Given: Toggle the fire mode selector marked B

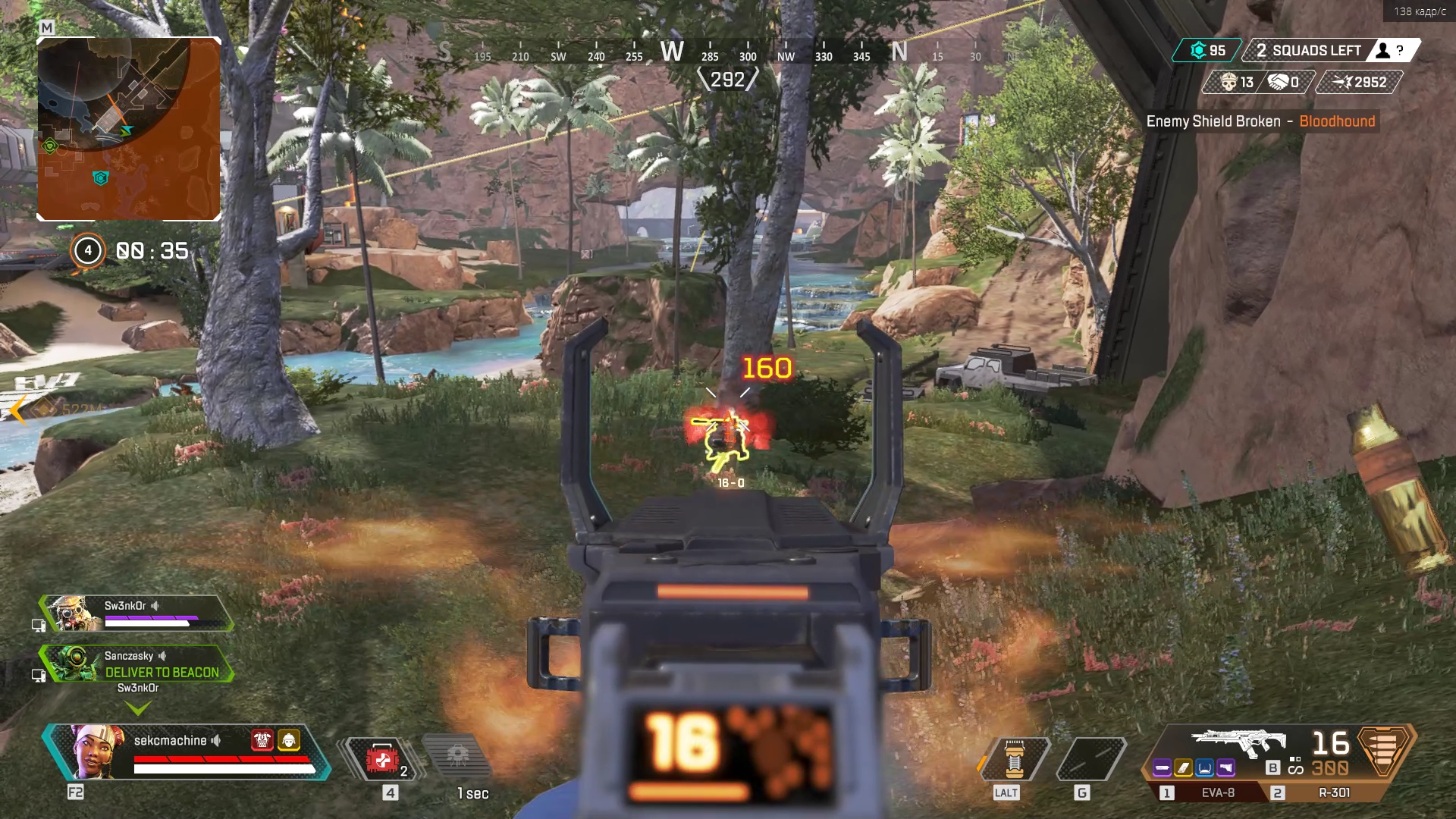Looking at the screenshot, I should [x=1272, y=767].
